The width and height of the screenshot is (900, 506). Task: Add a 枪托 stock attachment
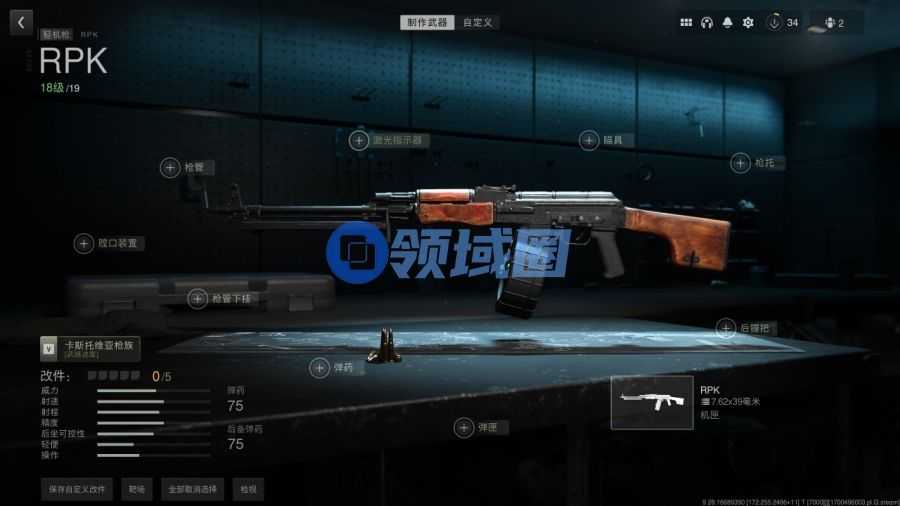coord(740,162)
